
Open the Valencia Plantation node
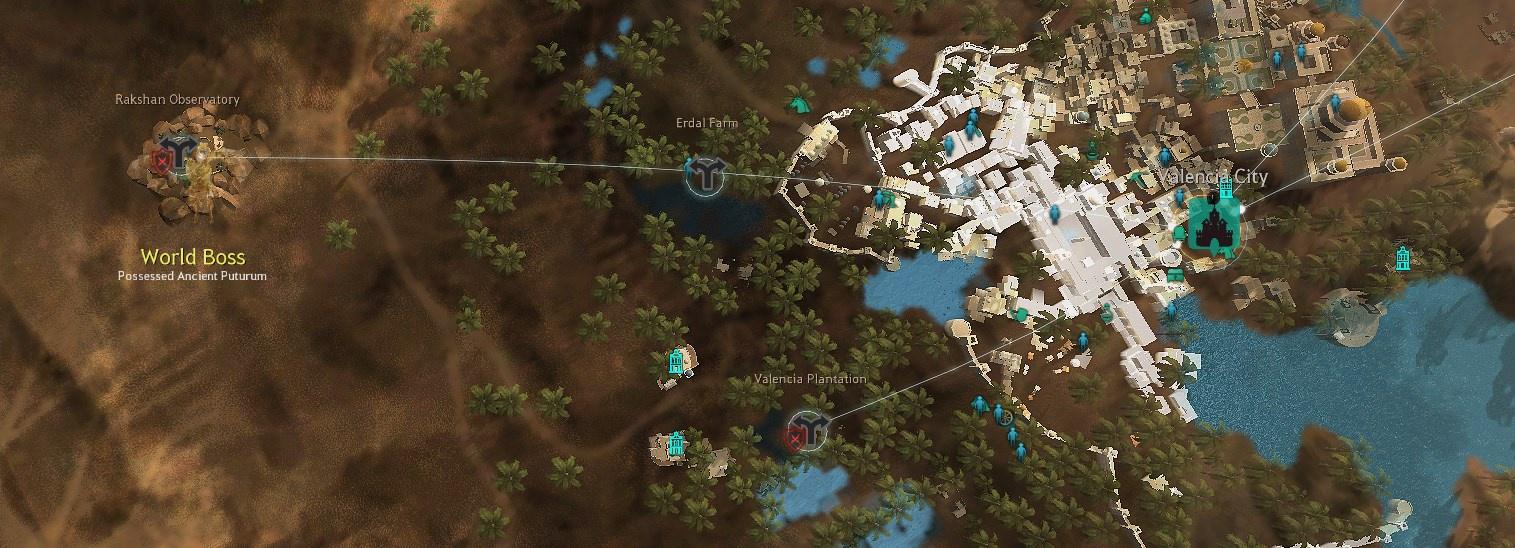809,430
